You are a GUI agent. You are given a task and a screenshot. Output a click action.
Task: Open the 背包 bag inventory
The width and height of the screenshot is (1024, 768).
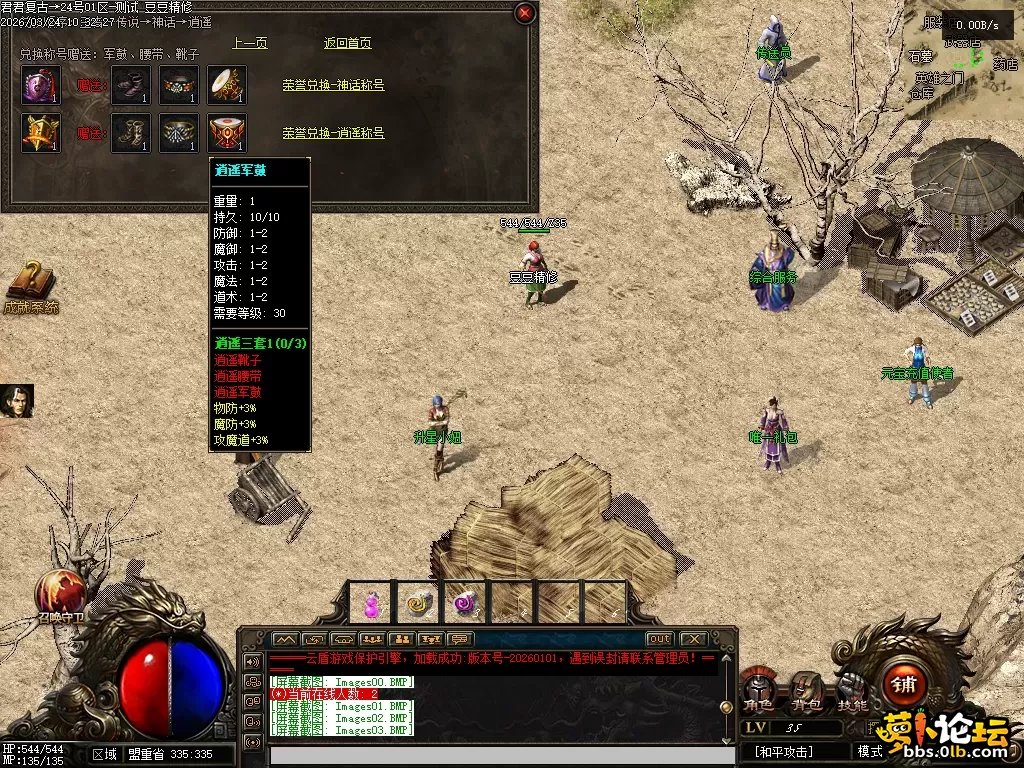tap(805, 690)
